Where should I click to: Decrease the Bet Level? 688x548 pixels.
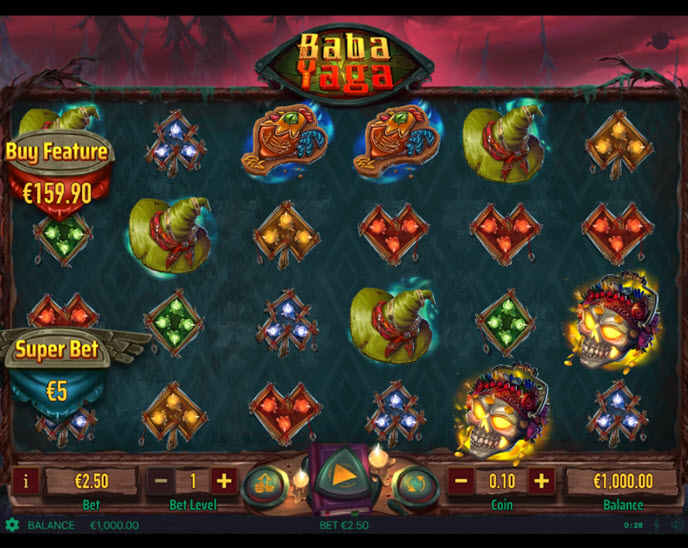pyautogui.click(x=161, y=481)
